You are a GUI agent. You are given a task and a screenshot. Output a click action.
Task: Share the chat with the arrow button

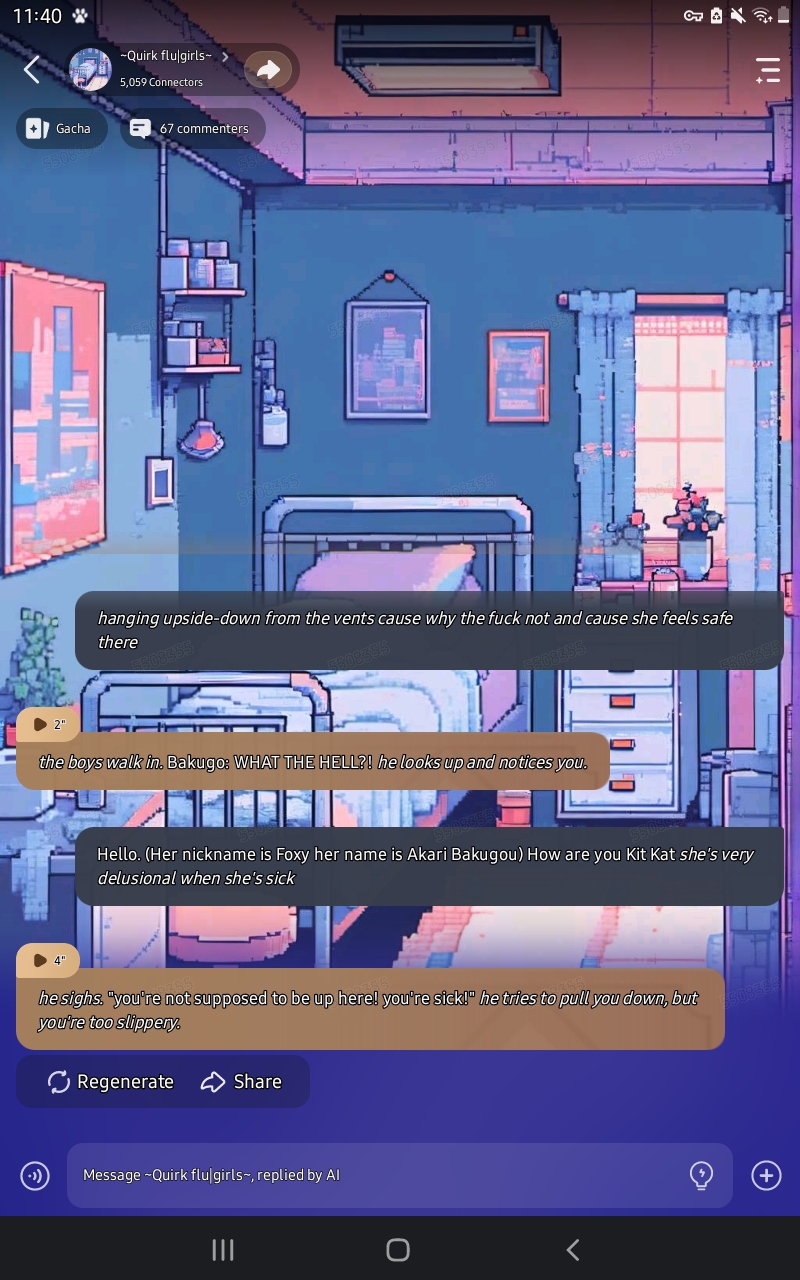point(268,69)
